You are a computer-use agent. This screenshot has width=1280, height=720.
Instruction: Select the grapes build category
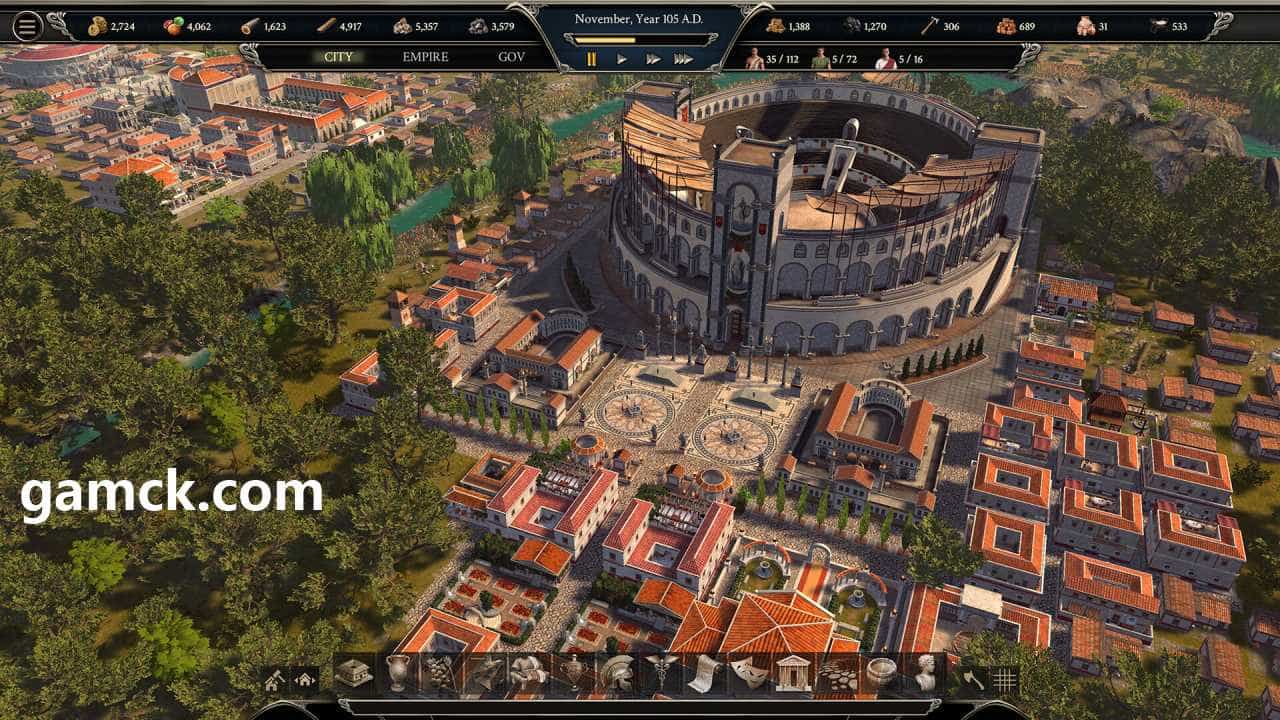(440, 674)
